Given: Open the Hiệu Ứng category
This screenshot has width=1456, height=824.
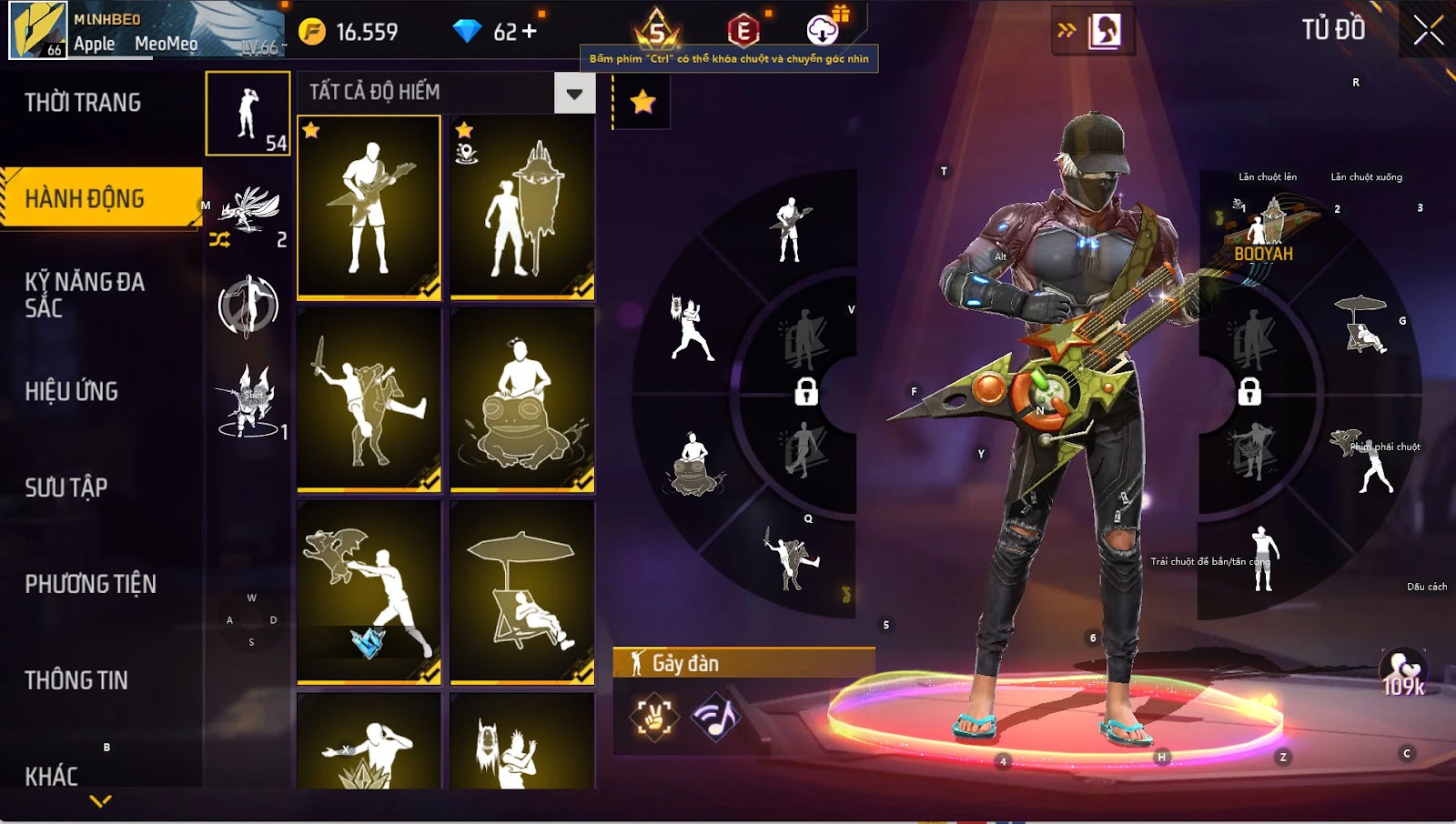Looking at the screenshot, I should (72, 391).
